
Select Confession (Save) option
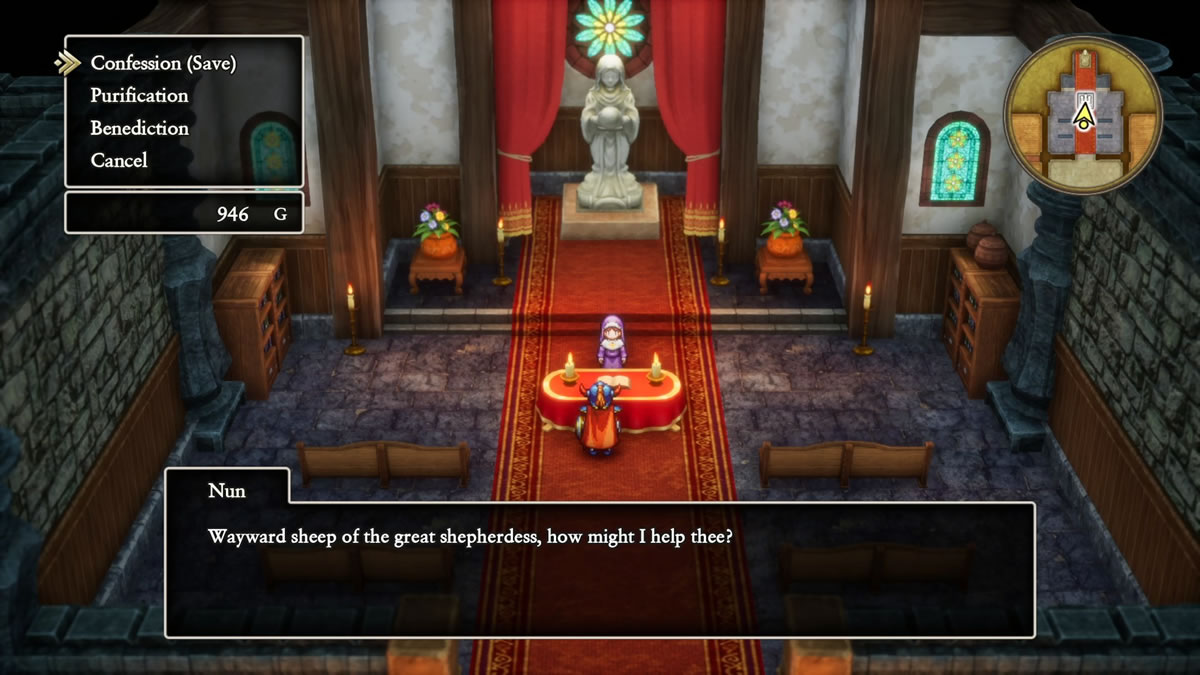(x=163, y=63)
